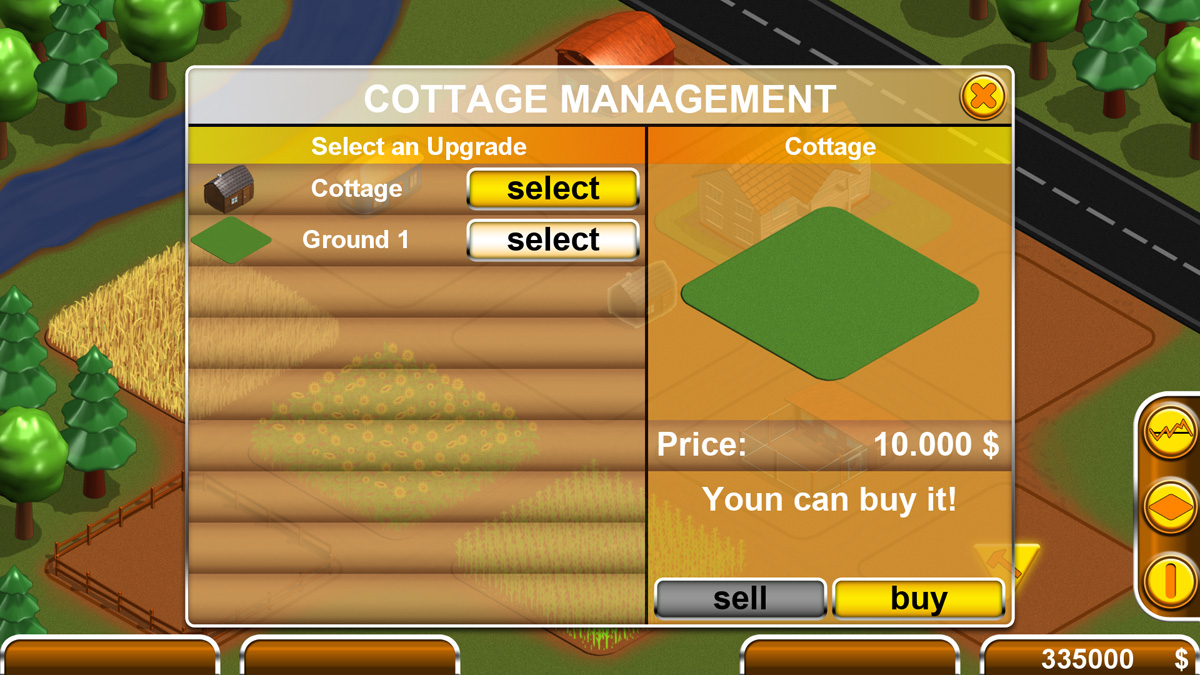Close the Cottage Management window
This screenshot has width=1200, height=675.
click(x=983, y=97)
